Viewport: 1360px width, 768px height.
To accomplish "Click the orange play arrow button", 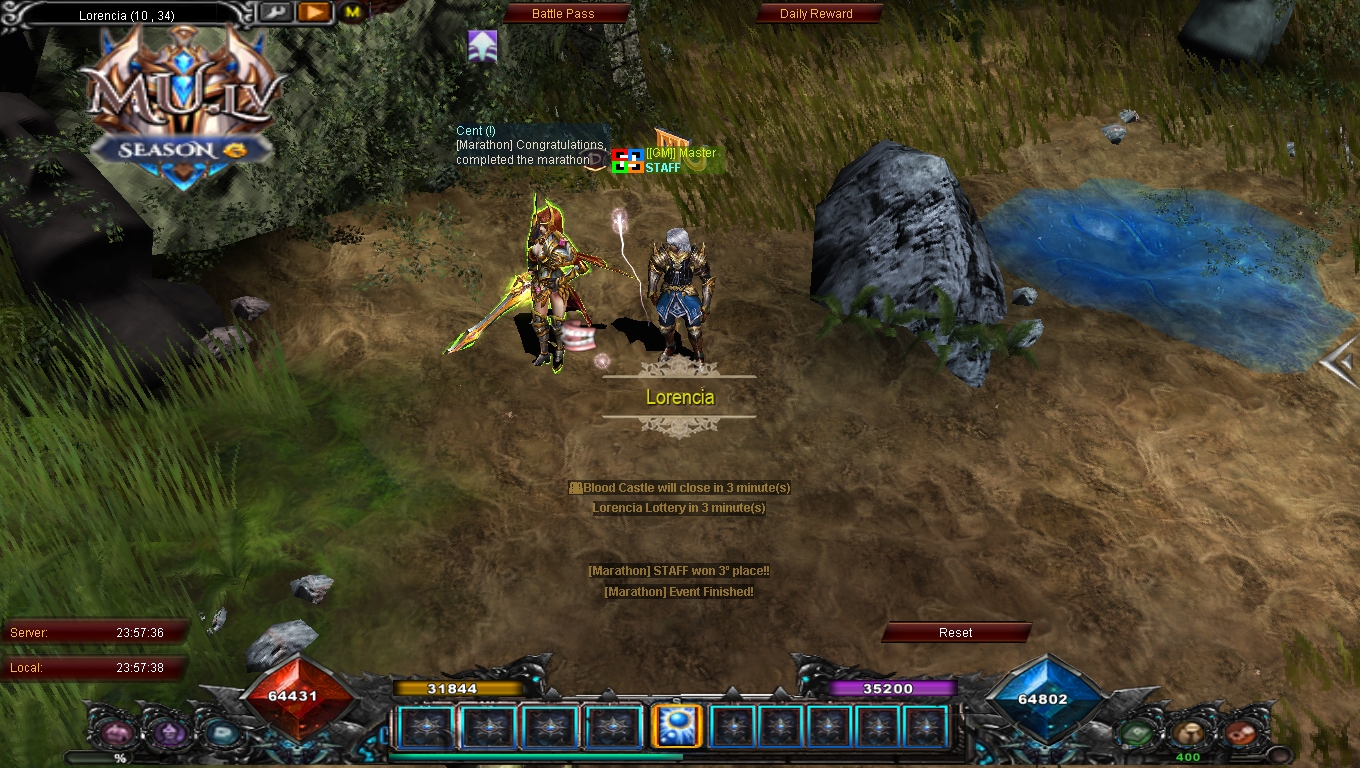I will (313, 13).
